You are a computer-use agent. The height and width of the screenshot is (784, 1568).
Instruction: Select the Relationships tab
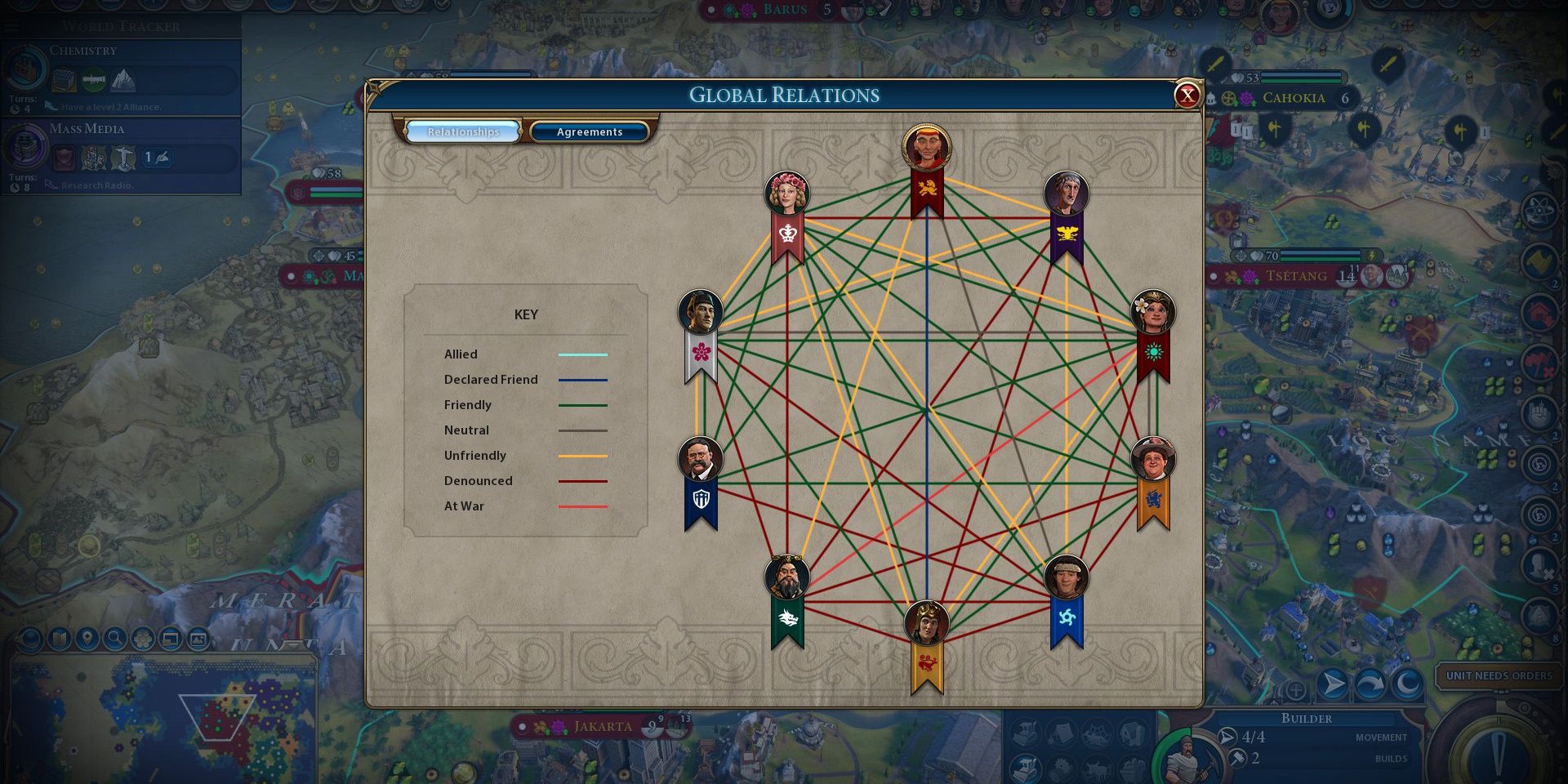pos(463,131)
